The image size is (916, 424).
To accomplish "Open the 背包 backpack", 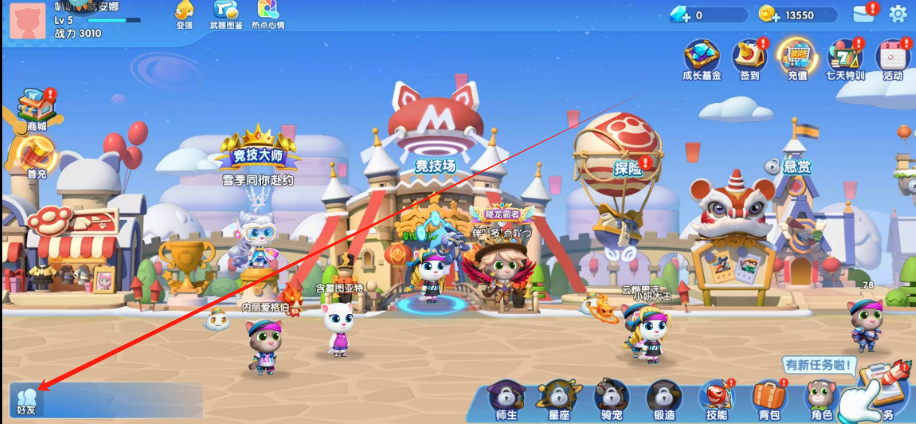I will pyautogui.click(x=768, y=400).
